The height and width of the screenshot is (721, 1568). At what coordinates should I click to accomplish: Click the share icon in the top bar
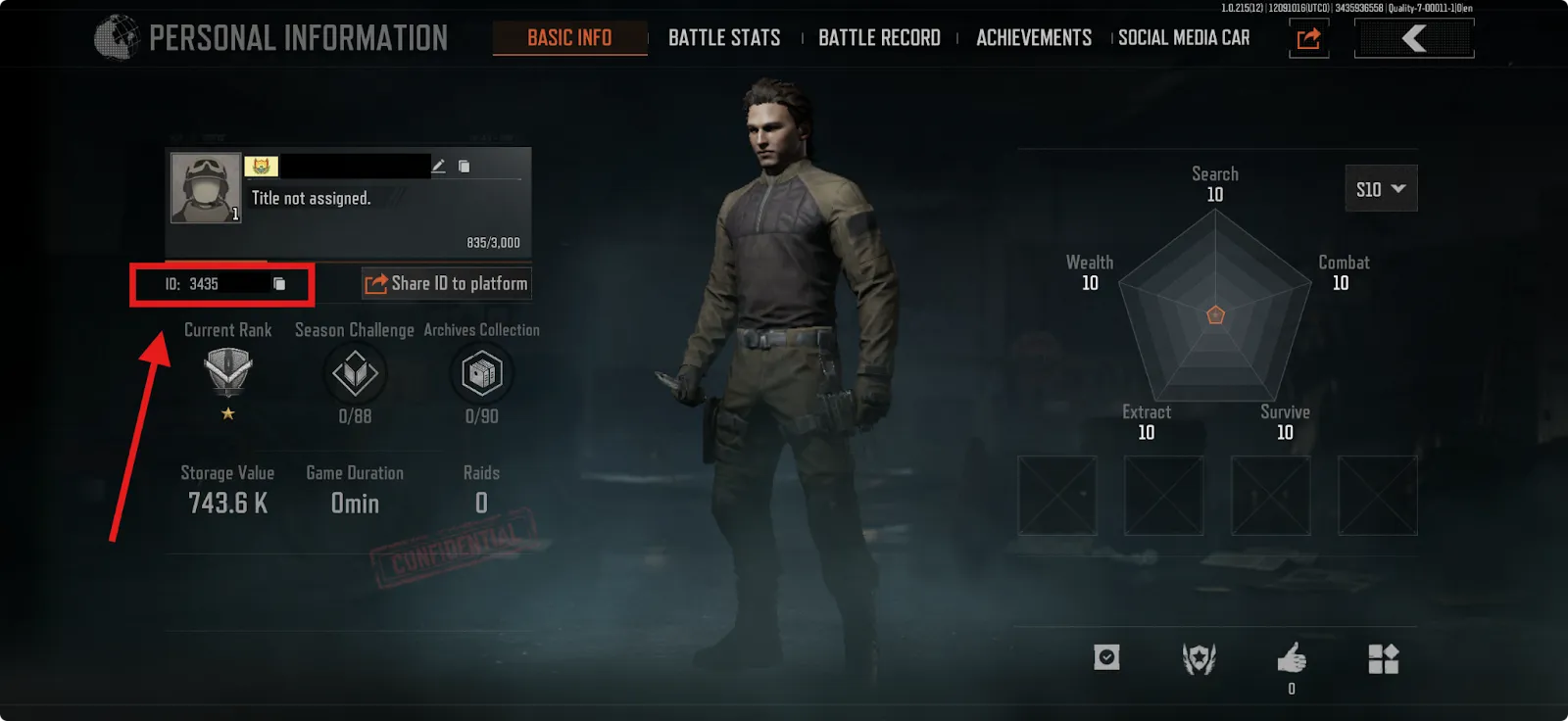coord(1309,39)
